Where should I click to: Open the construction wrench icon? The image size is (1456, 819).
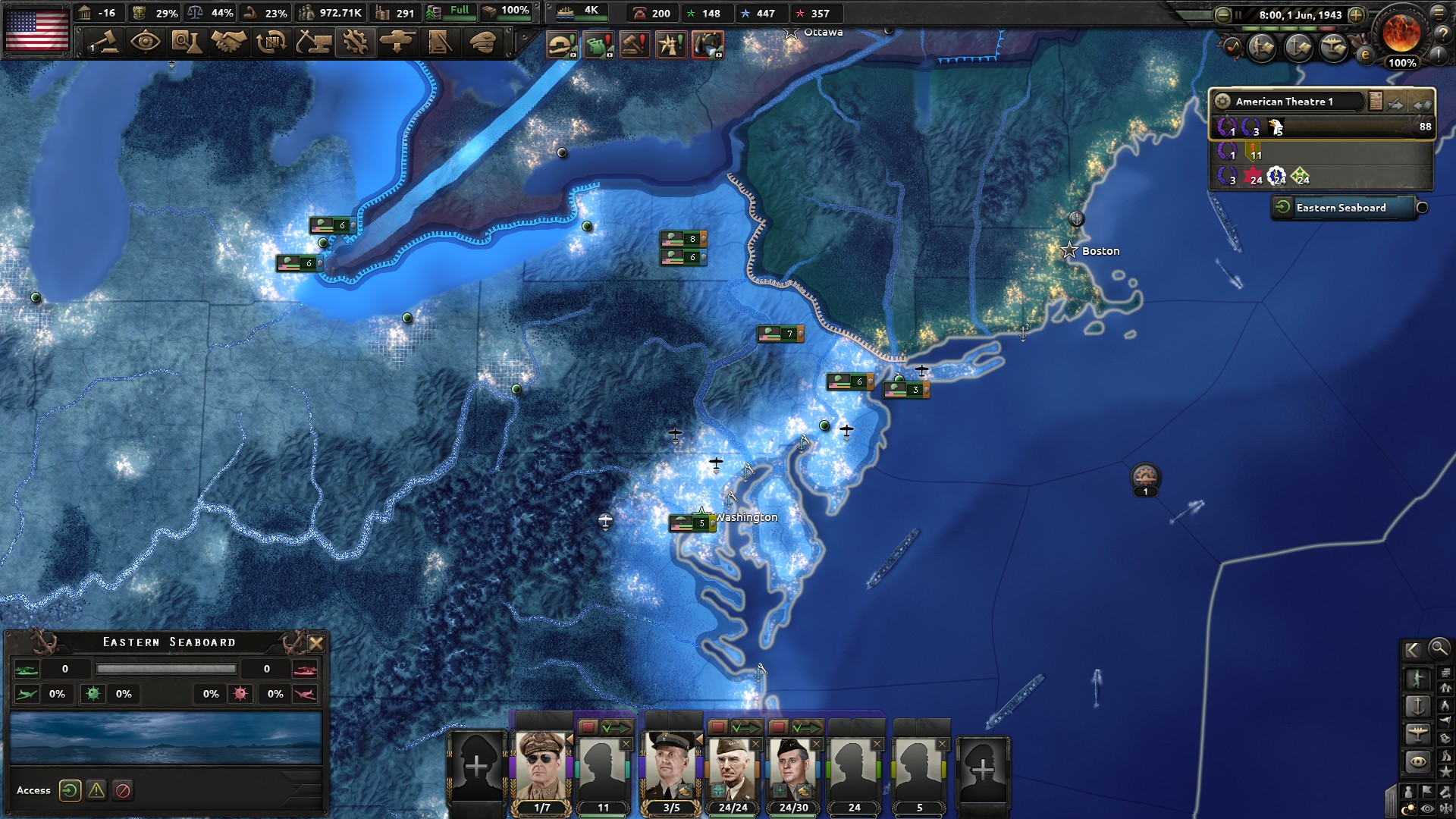(x=355, y=43)
